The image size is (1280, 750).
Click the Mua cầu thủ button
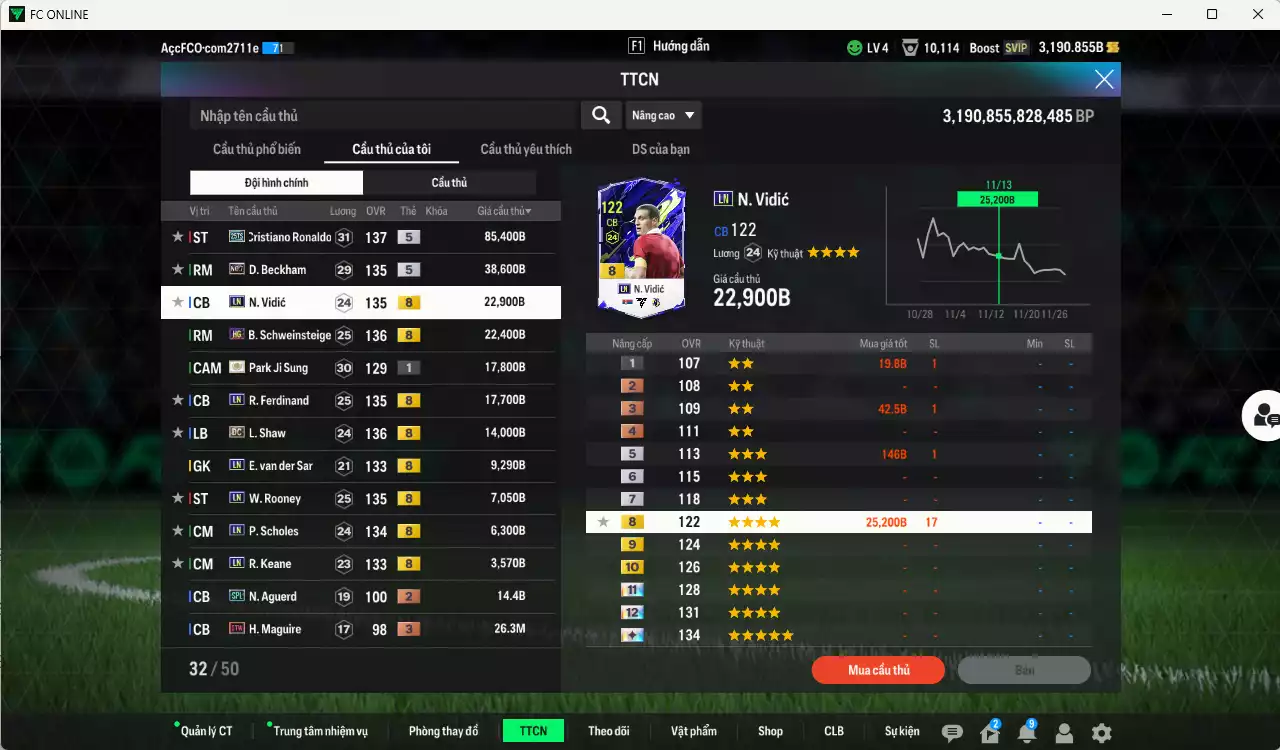pos(877,670)
